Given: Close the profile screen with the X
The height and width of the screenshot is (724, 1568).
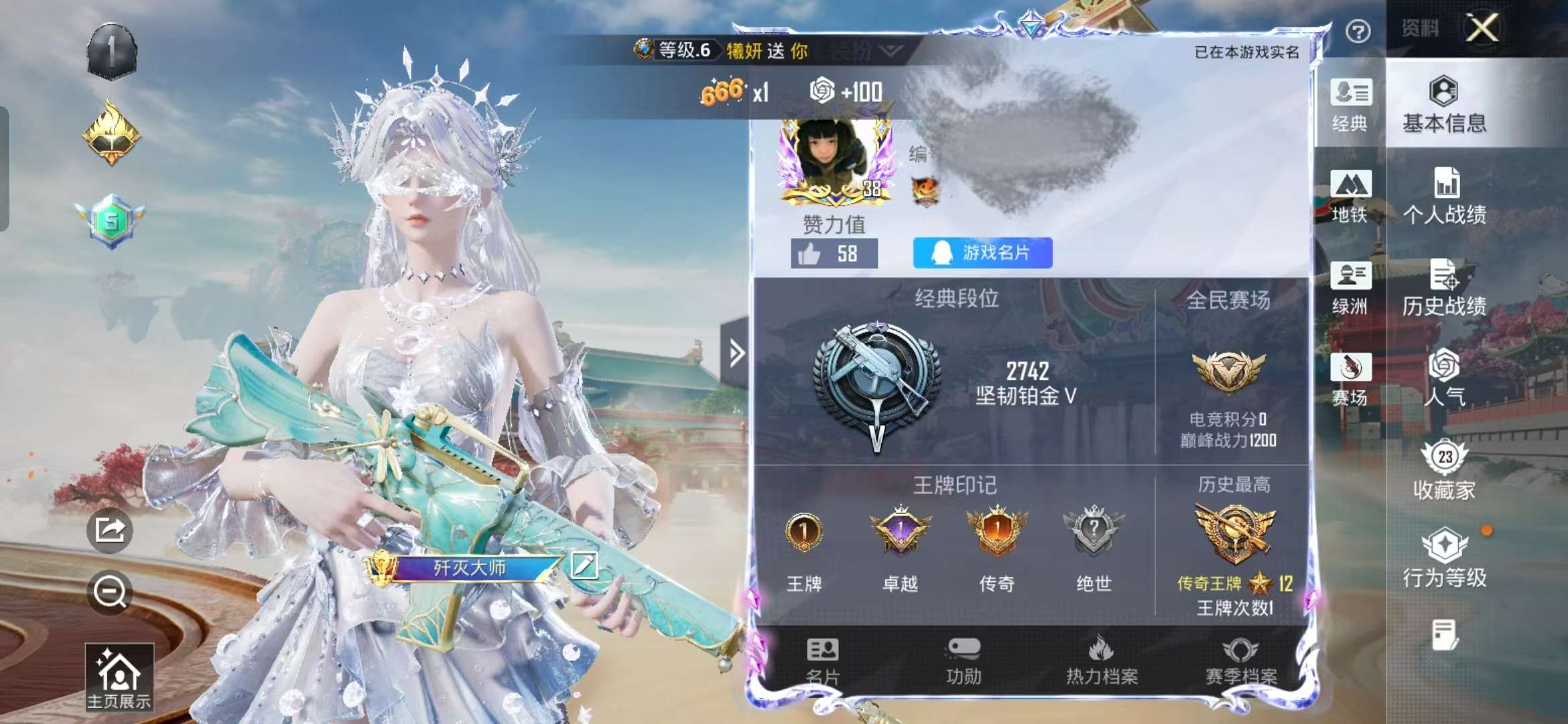Looking at the screenshot, I should [x=1482, y=28].
